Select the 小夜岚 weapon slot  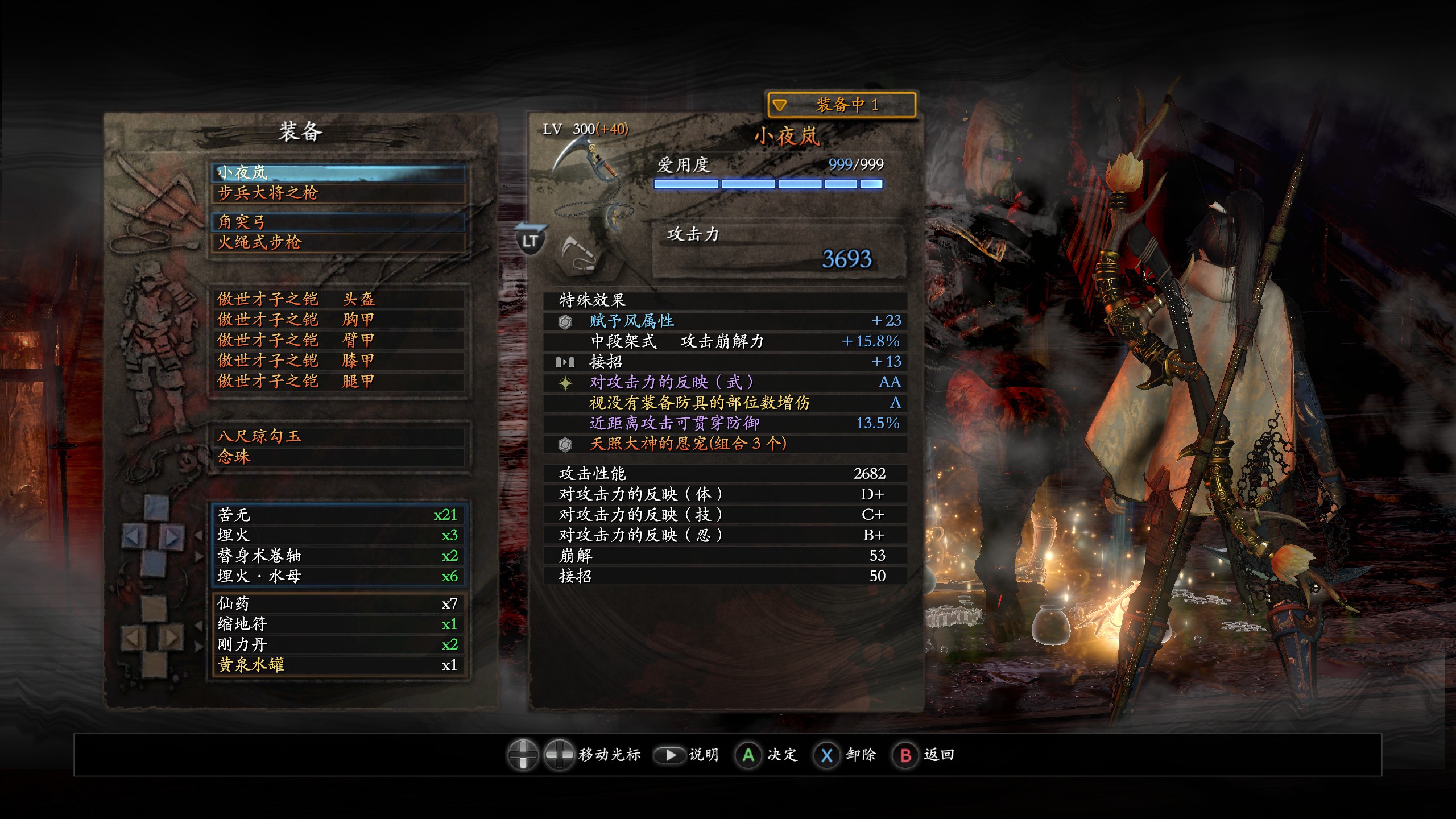click(x=339, y=172)
